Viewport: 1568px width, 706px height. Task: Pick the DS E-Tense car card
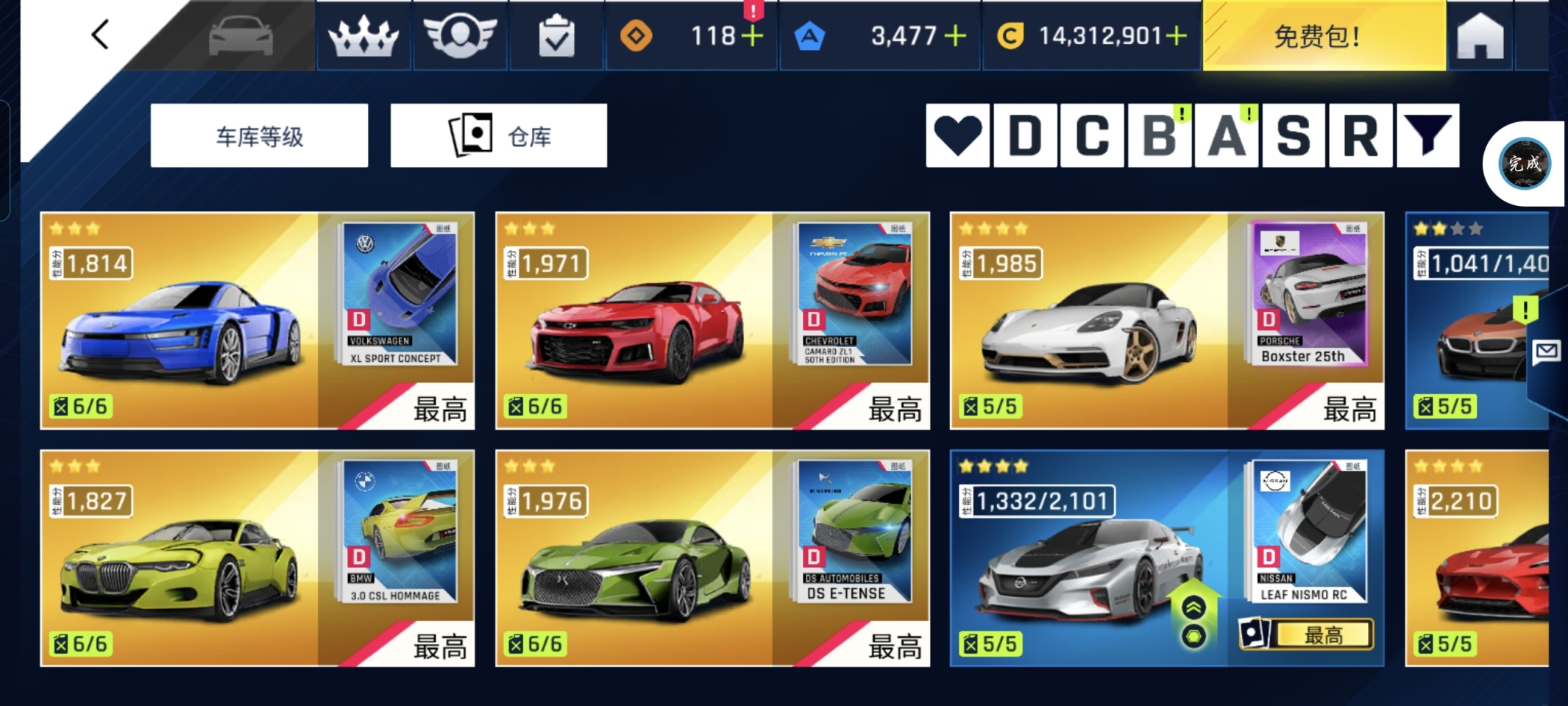(712, 558)
